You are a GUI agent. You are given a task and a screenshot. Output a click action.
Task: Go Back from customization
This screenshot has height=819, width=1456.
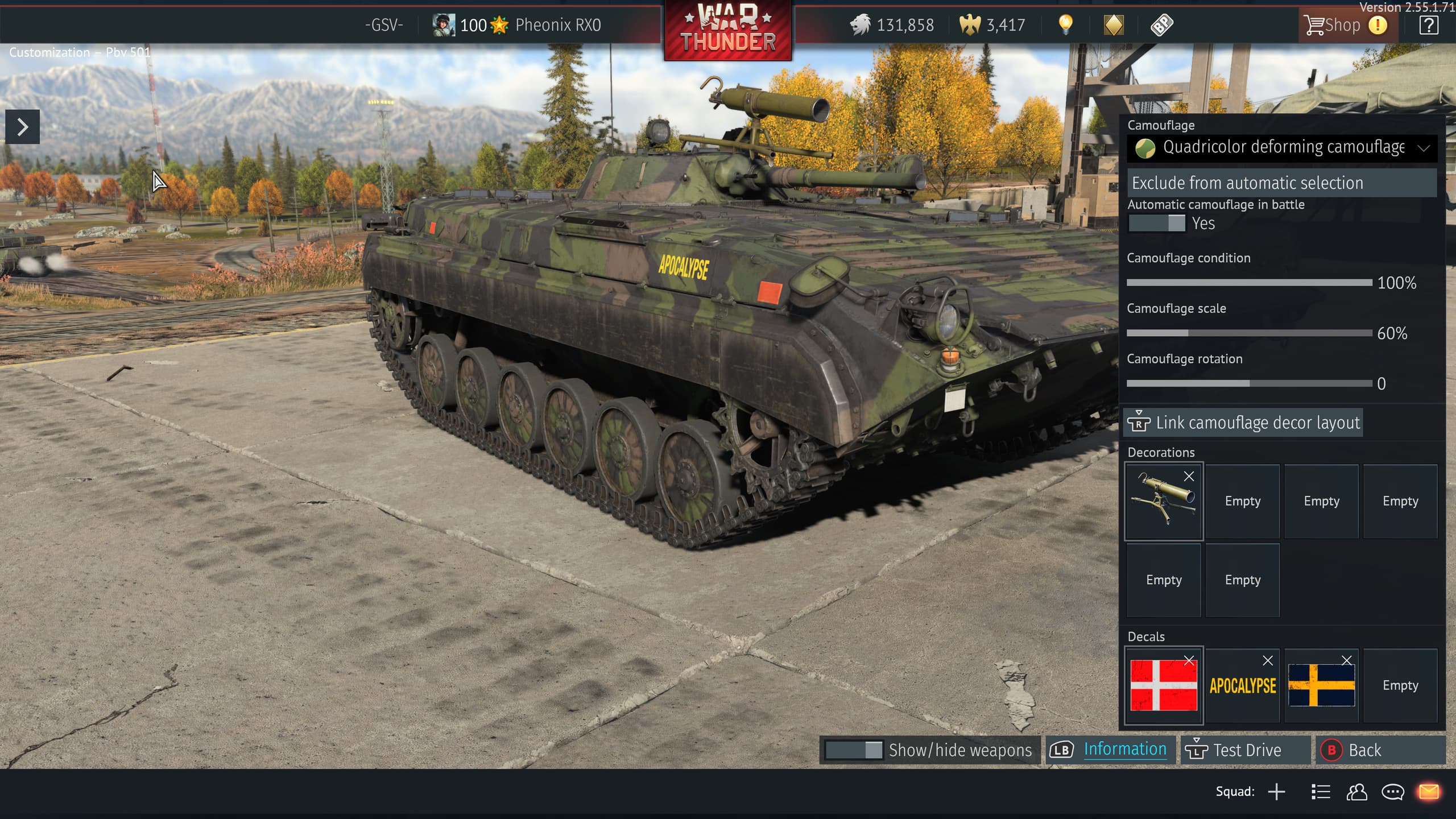1364,750
